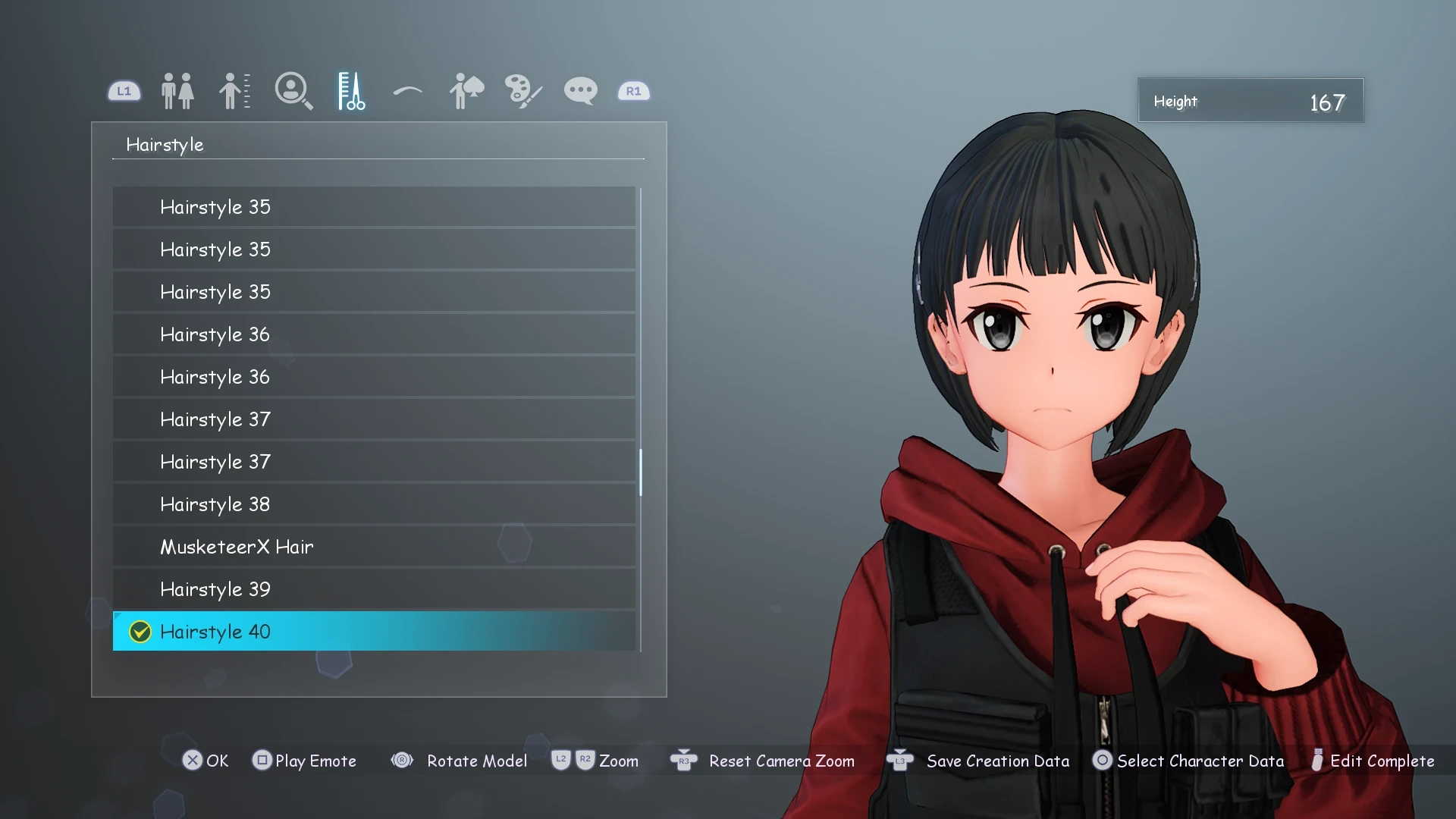Switch to the previous category with L1
The width and height of the screenshot is (1456, 819).
pos(124,90)
